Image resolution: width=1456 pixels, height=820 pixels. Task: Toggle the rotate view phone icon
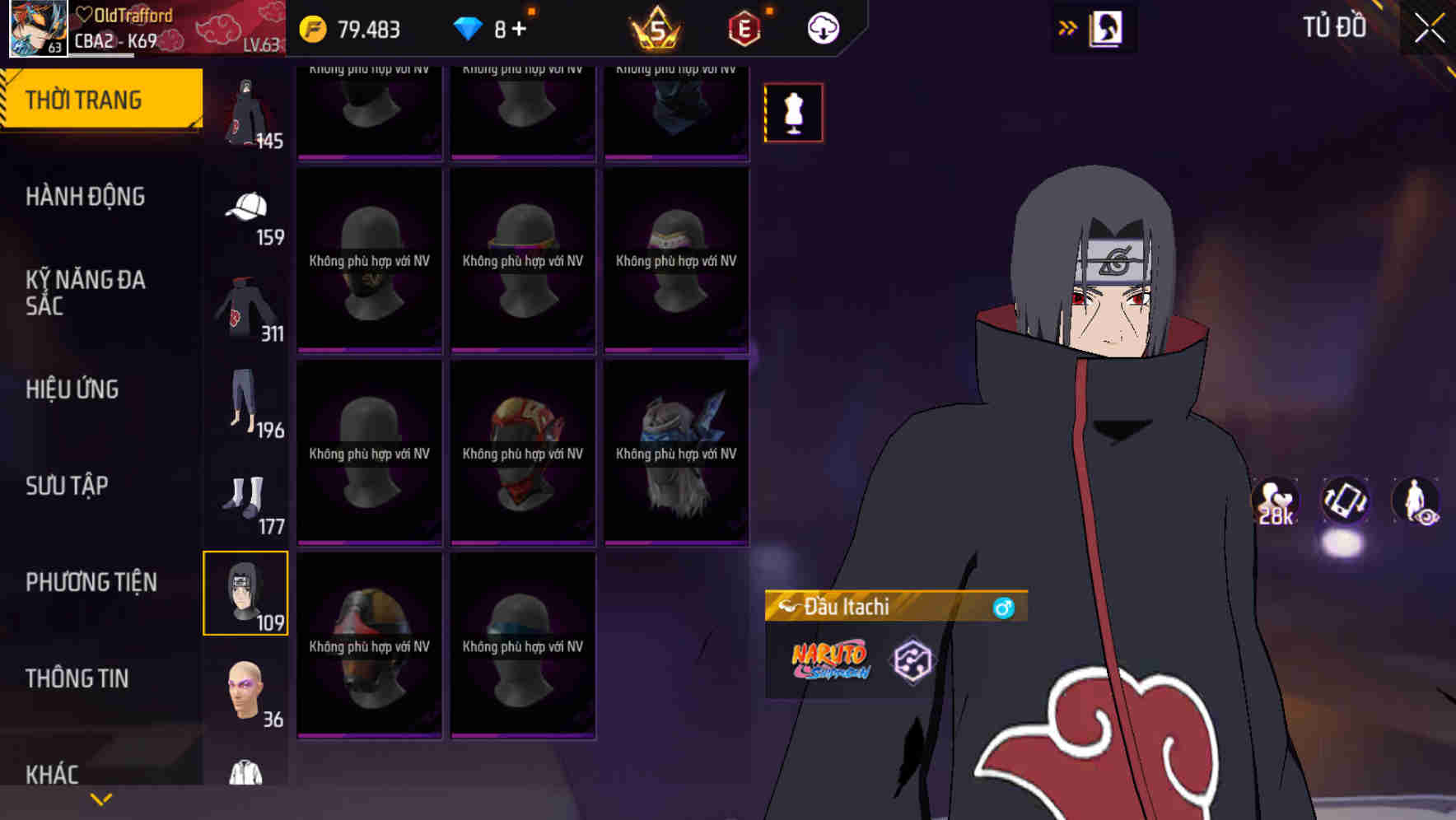(1346, 503)
